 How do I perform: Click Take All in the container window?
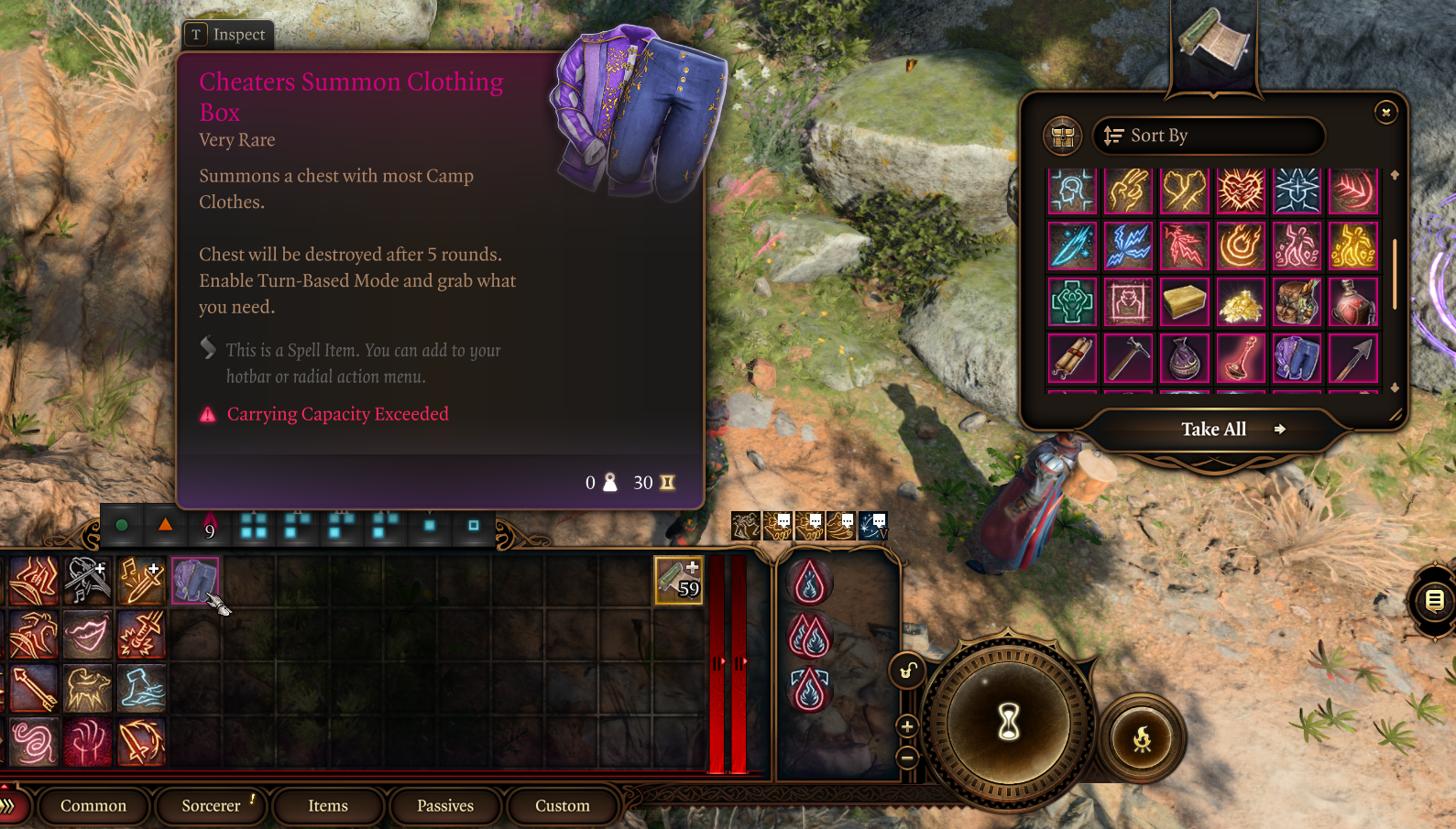click(x=1213, y=430)
